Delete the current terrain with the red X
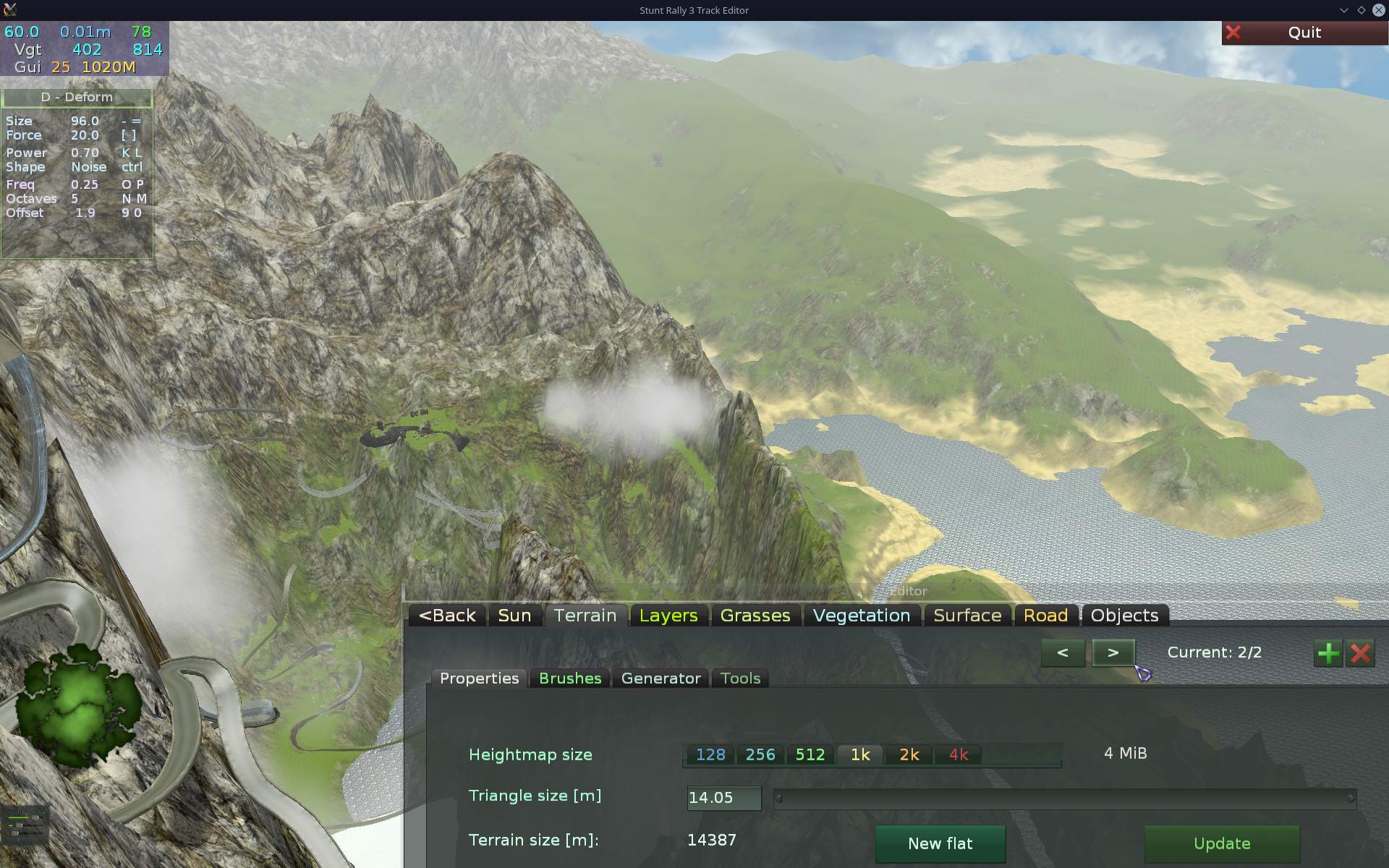Screen dimensions: 1389x868 (x=1360, y=653)
